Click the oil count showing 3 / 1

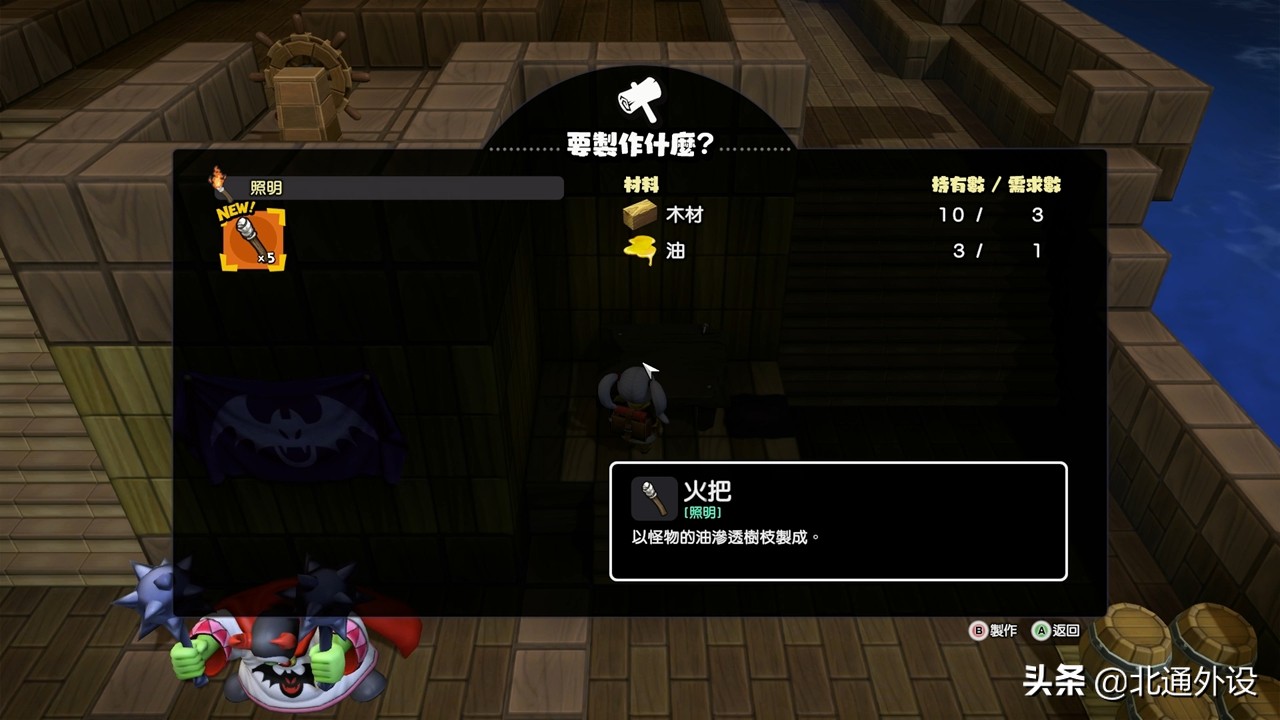[990, 252]
